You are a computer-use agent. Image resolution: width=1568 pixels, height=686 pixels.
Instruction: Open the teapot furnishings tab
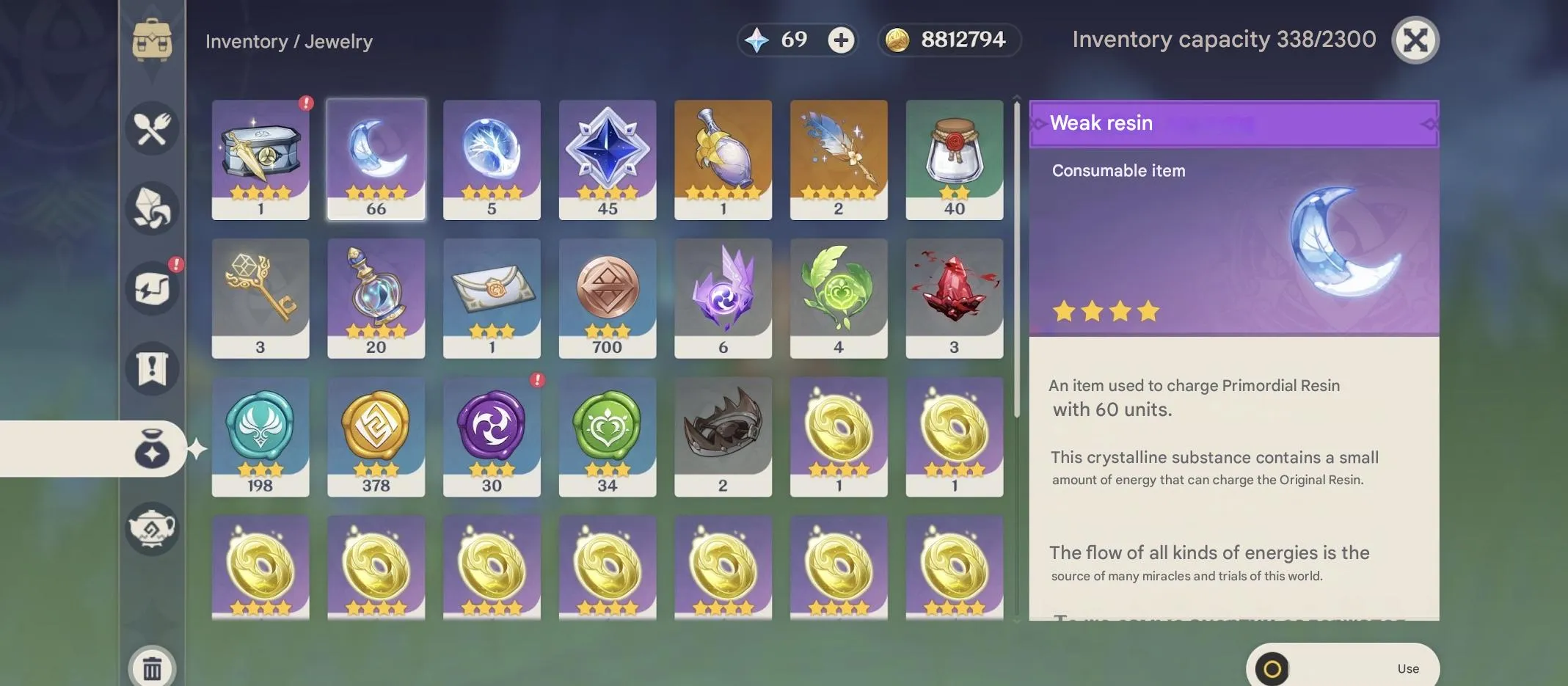coord(152,528)
